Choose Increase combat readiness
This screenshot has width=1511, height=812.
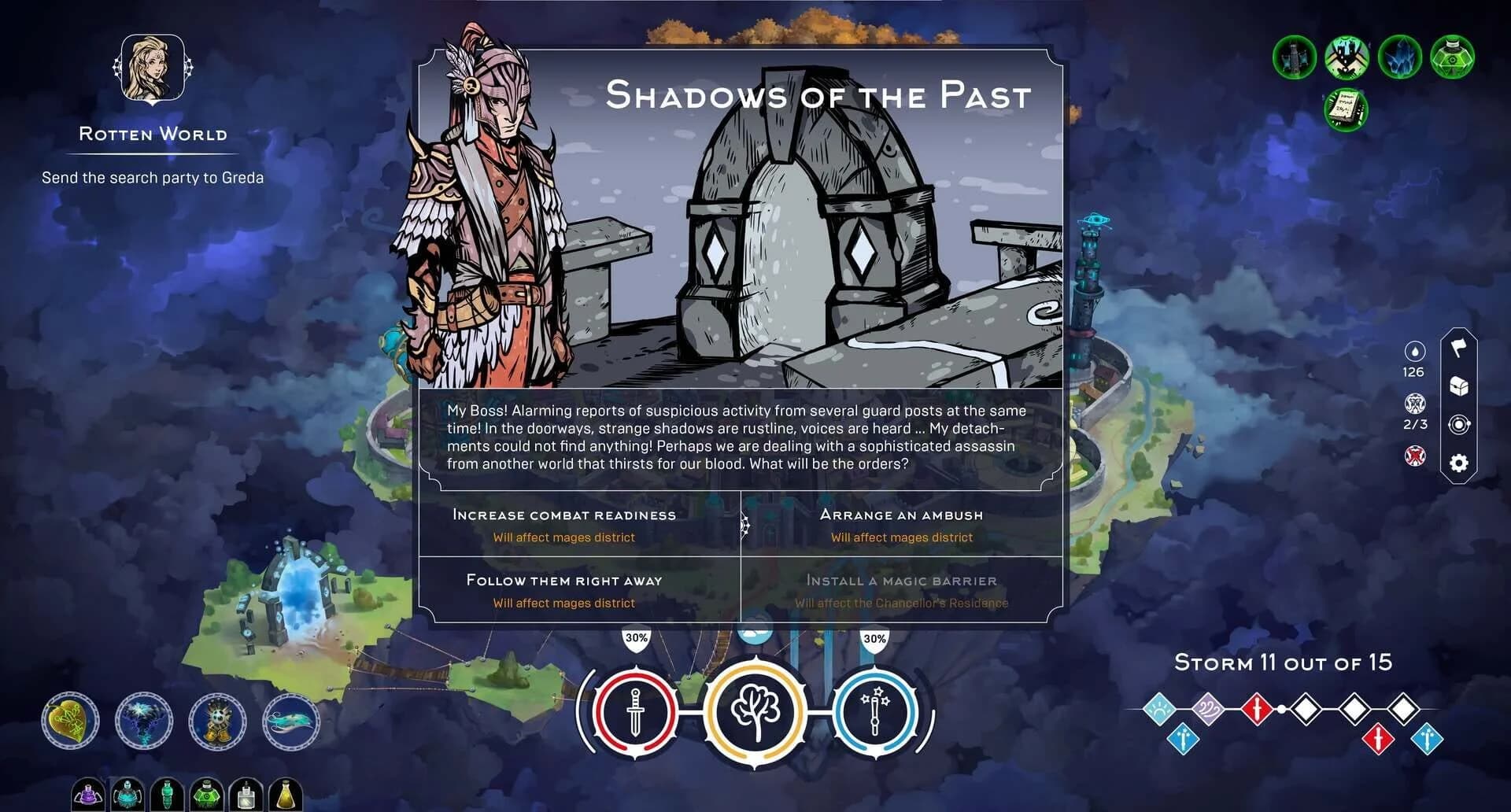[x=563, y=515]
